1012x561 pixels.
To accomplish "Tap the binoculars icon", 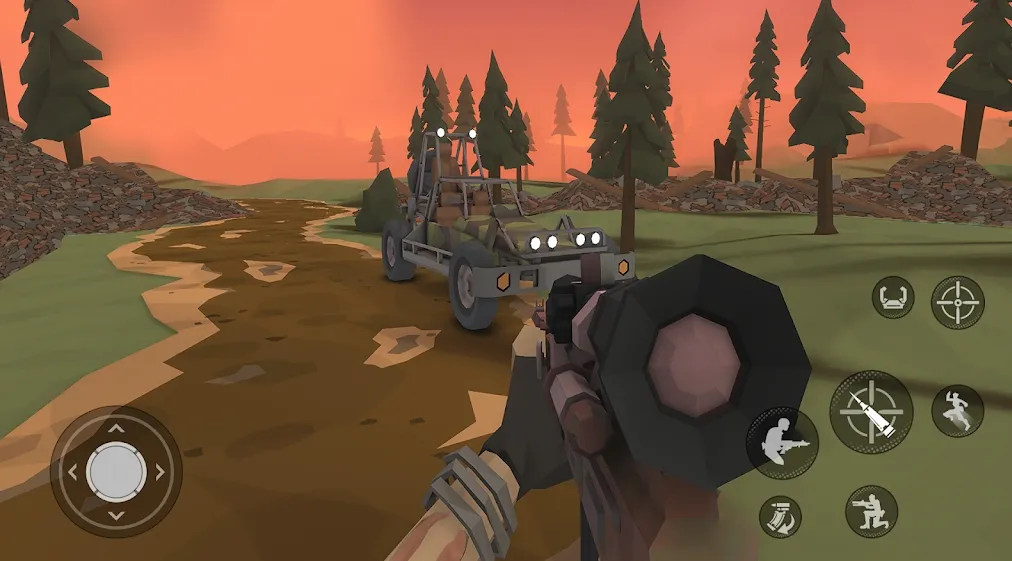I will pyautogui.click(x=893, y=297).
